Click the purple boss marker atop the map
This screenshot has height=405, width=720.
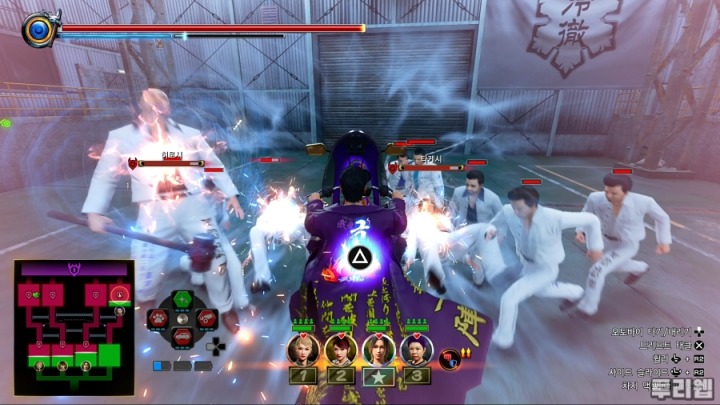click(73, 269)
